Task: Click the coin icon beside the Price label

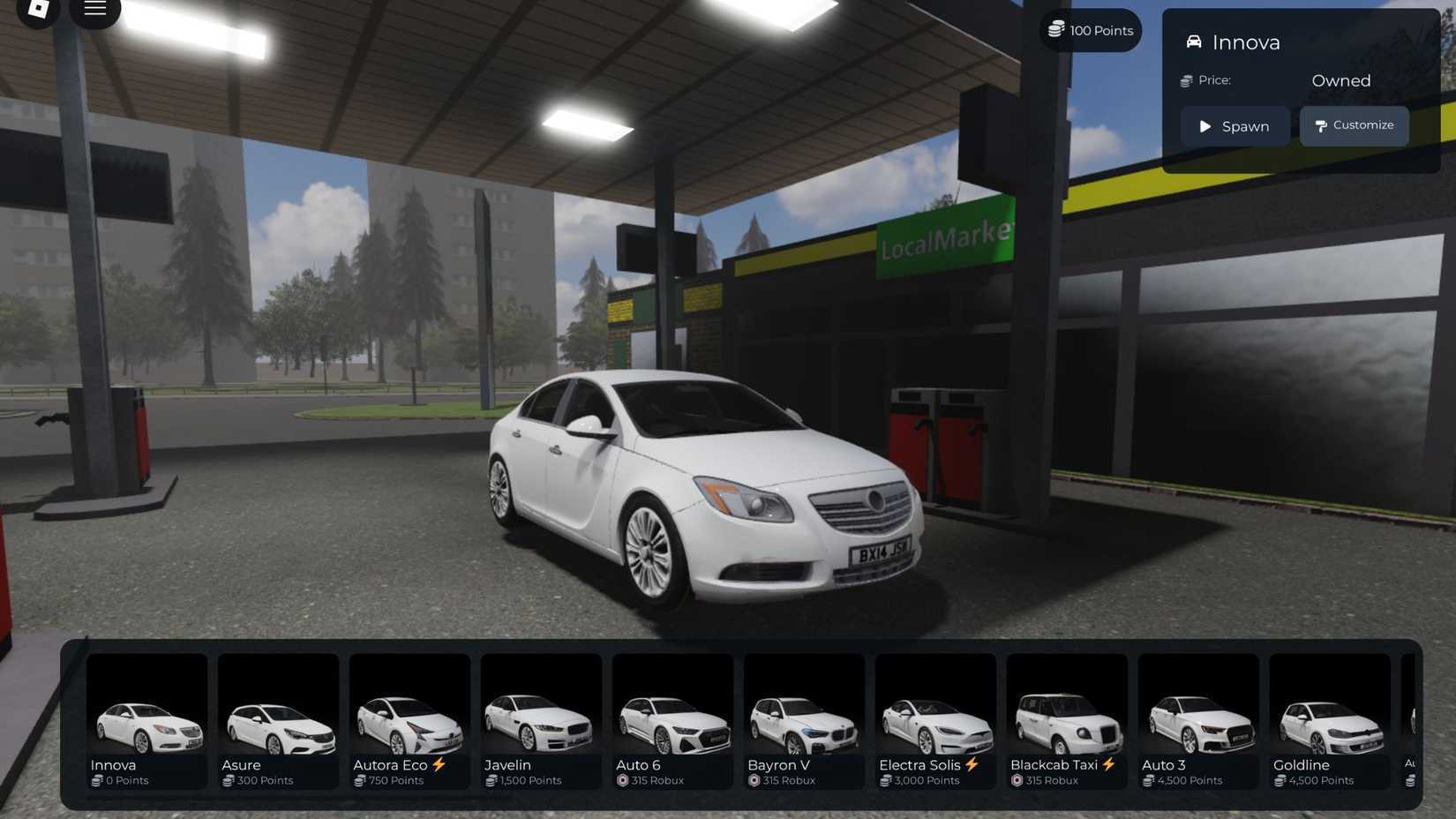Action: [1186, 80]
